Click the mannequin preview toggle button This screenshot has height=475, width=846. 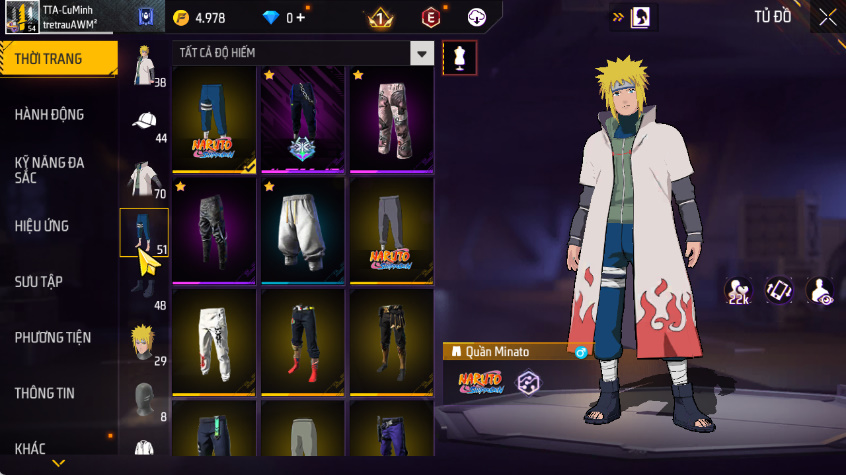pyautogui.click(x=459, y=58)
